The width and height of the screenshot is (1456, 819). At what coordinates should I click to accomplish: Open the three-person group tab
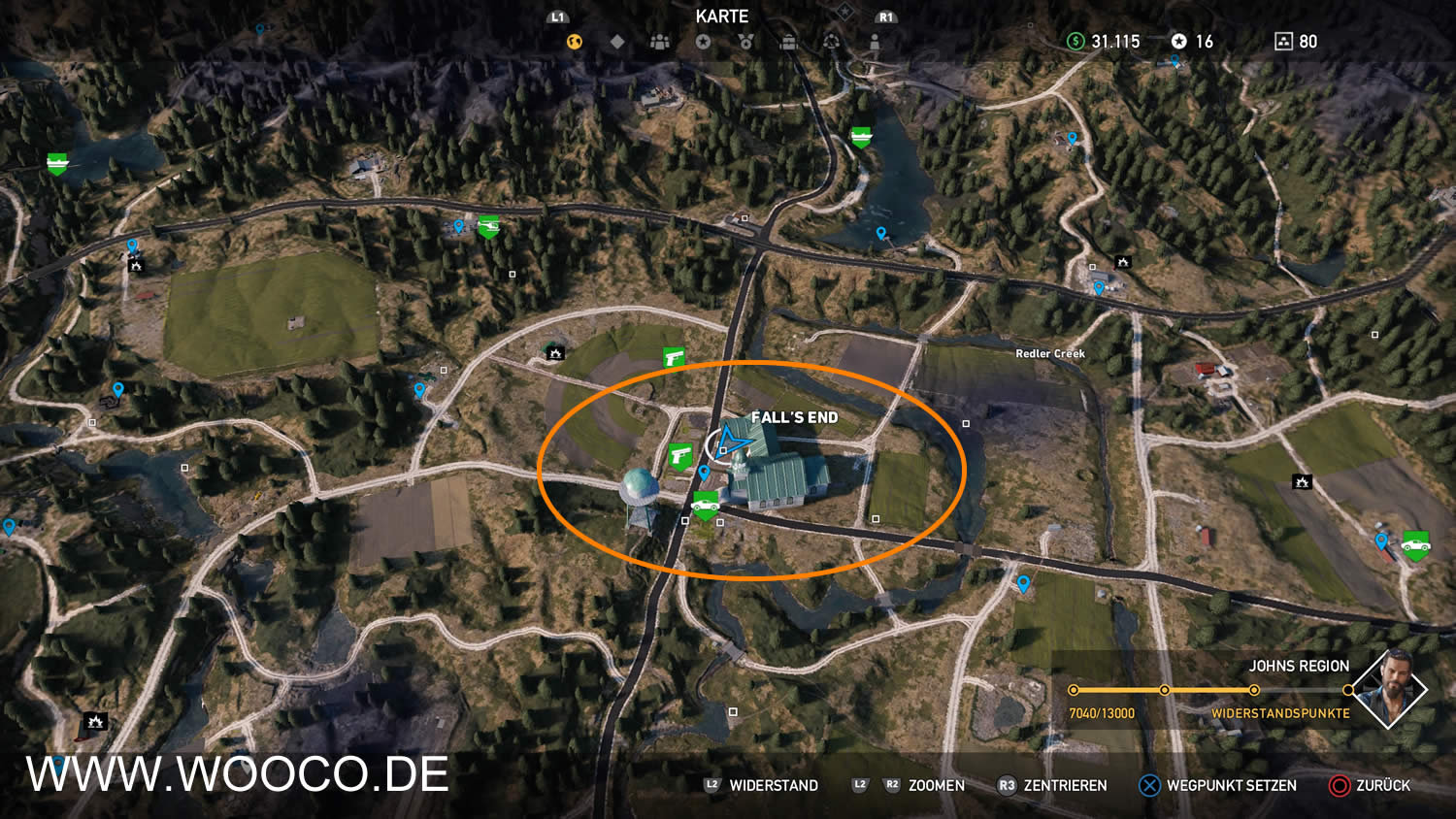(660, 42)
